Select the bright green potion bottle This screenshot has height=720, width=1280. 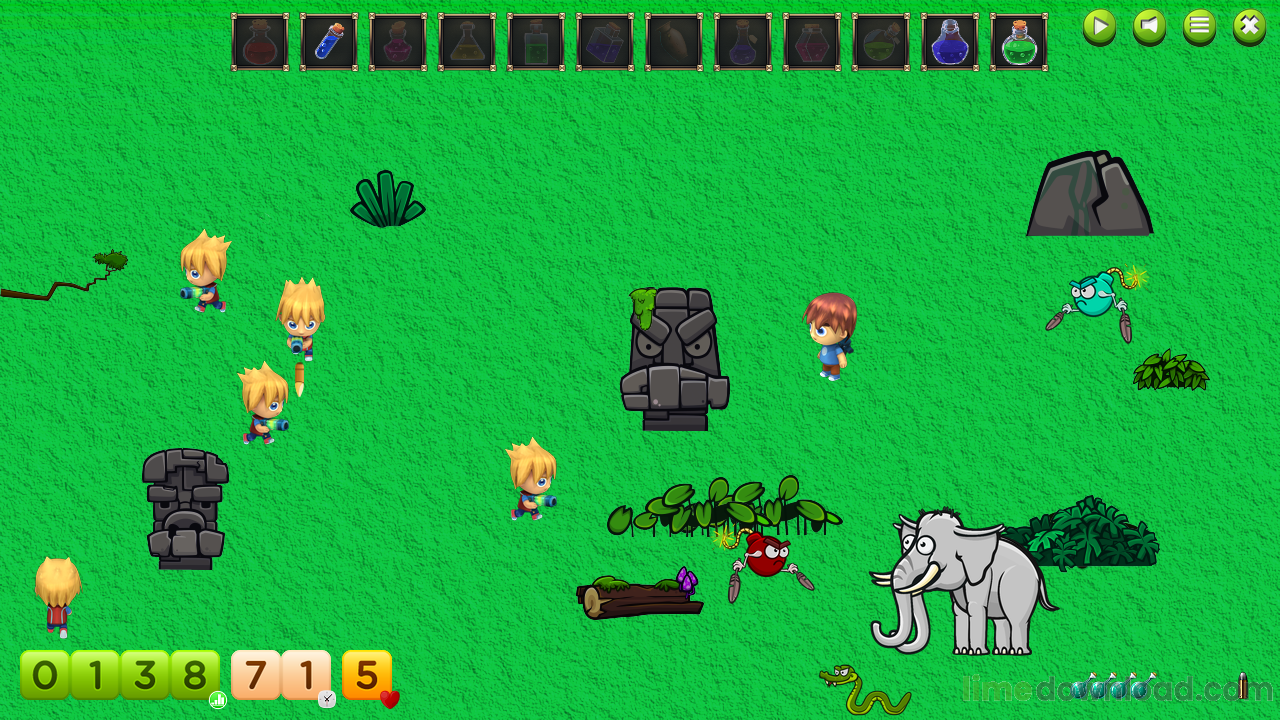(x=1019, y=42)
